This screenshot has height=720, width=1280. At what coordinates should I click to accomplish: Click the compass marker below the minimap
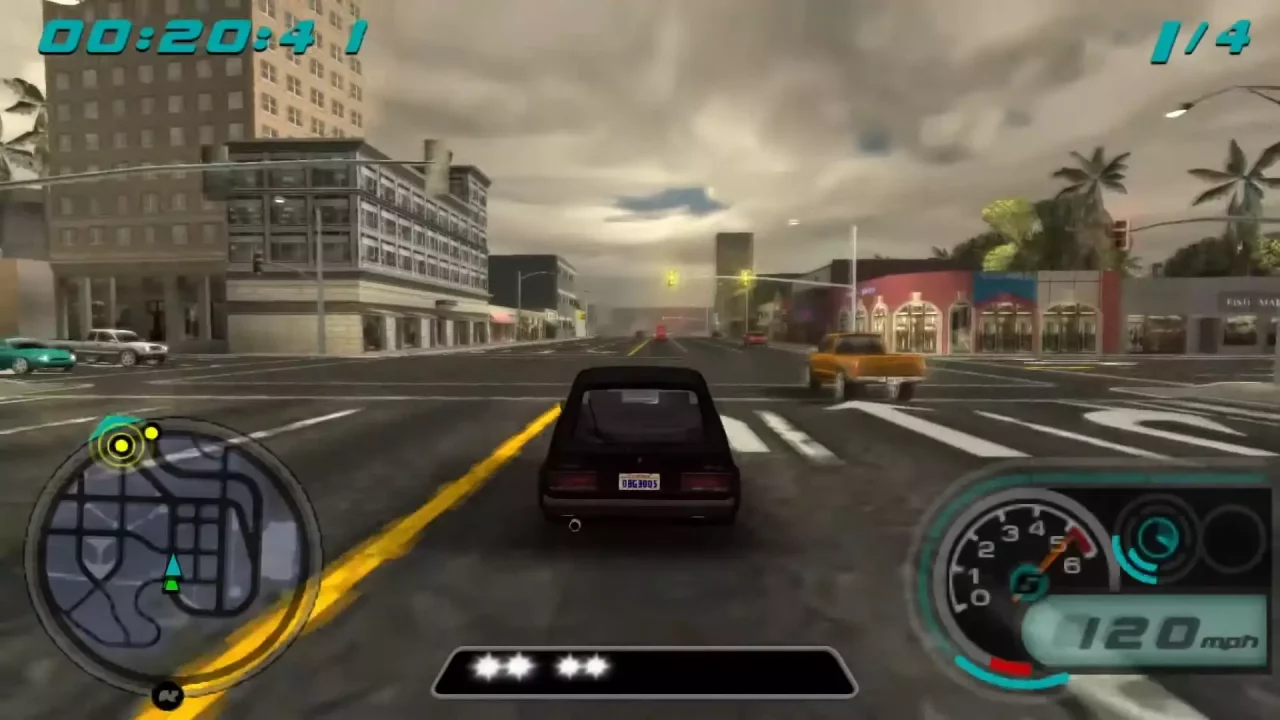167,695
